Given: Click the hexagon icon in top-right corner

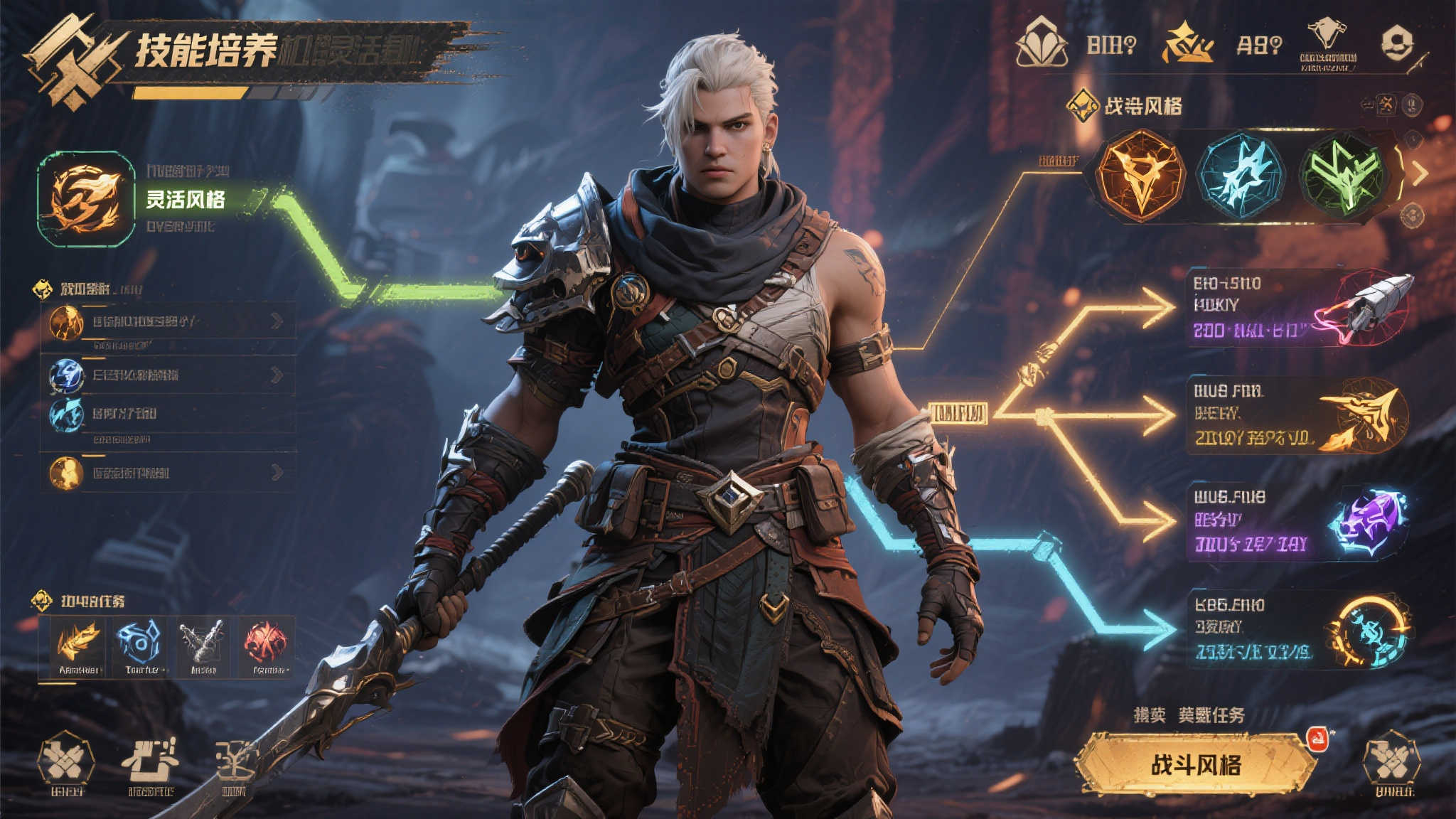Looking at the screenshot, I should (1397, 43).
